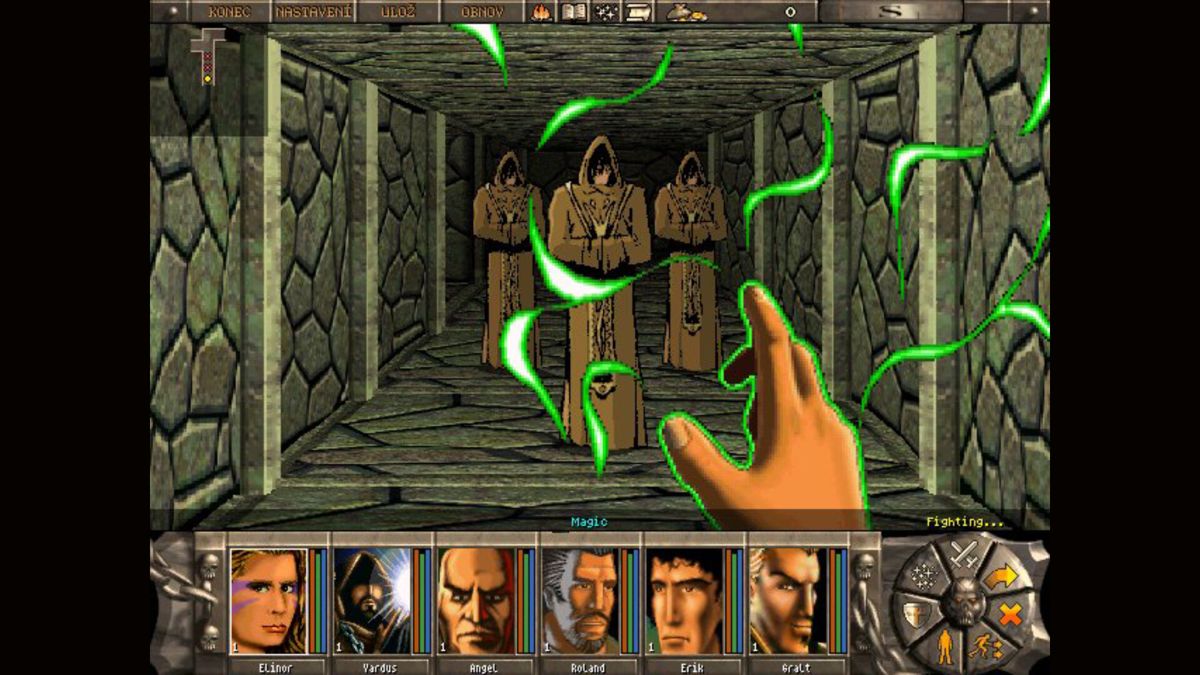Select Erik's portrait
The width and height of the screenshot is (1200, 675).
pos(684,600)
